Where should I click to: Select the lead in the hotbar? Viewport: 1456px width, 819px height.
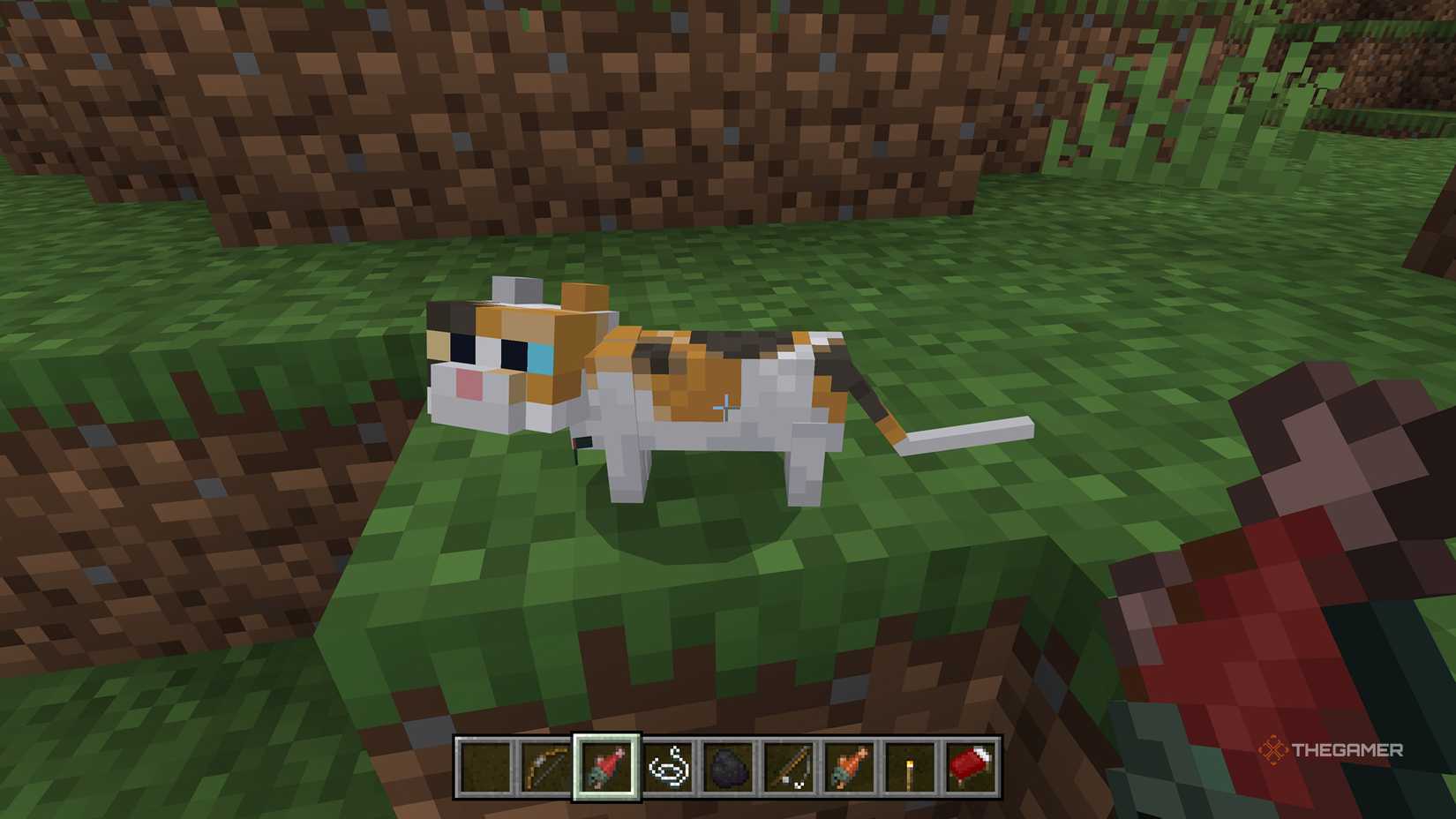coord(669,766)
